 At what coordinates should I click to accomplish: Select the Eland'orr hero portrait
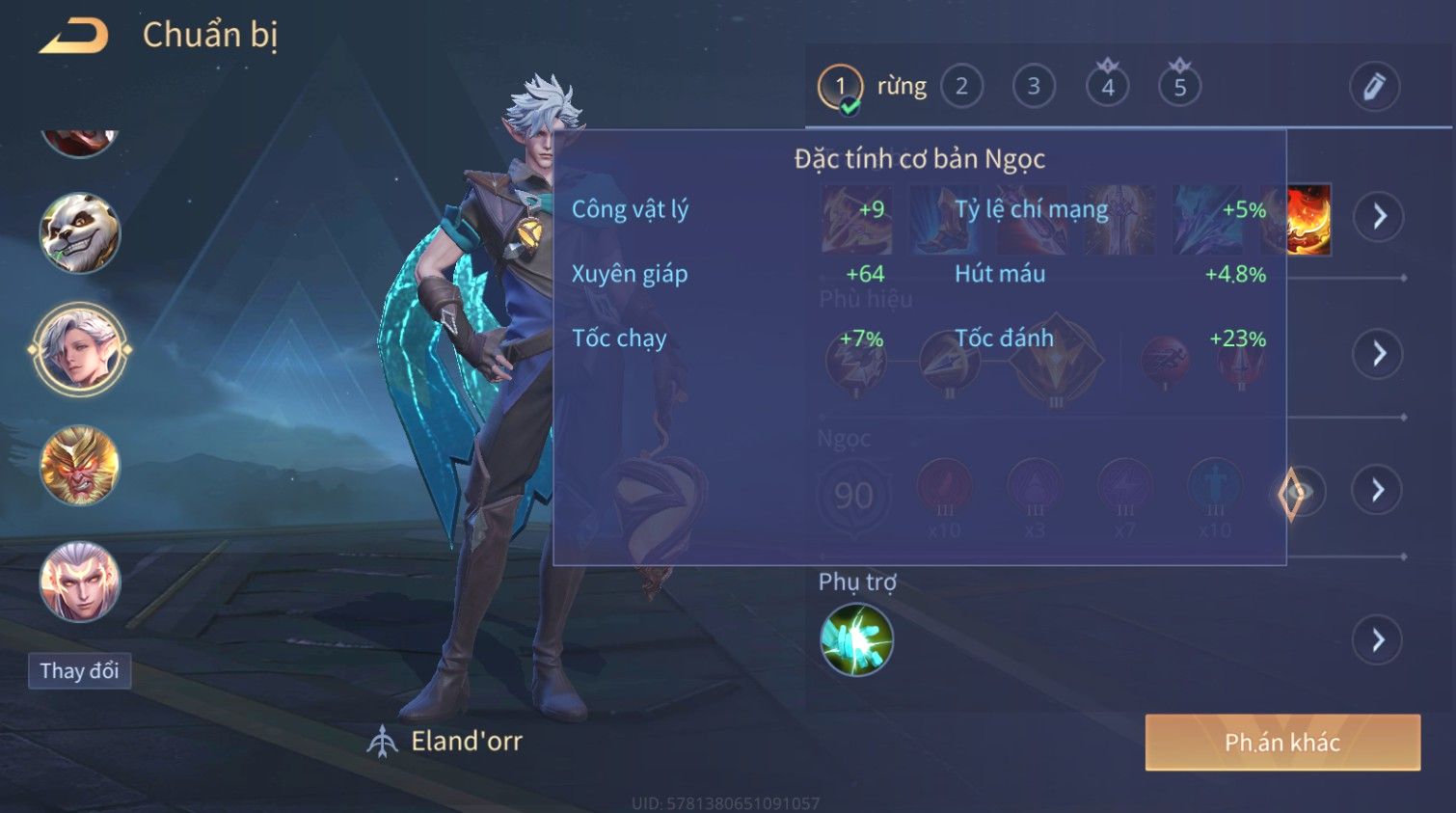coord(80,349)
